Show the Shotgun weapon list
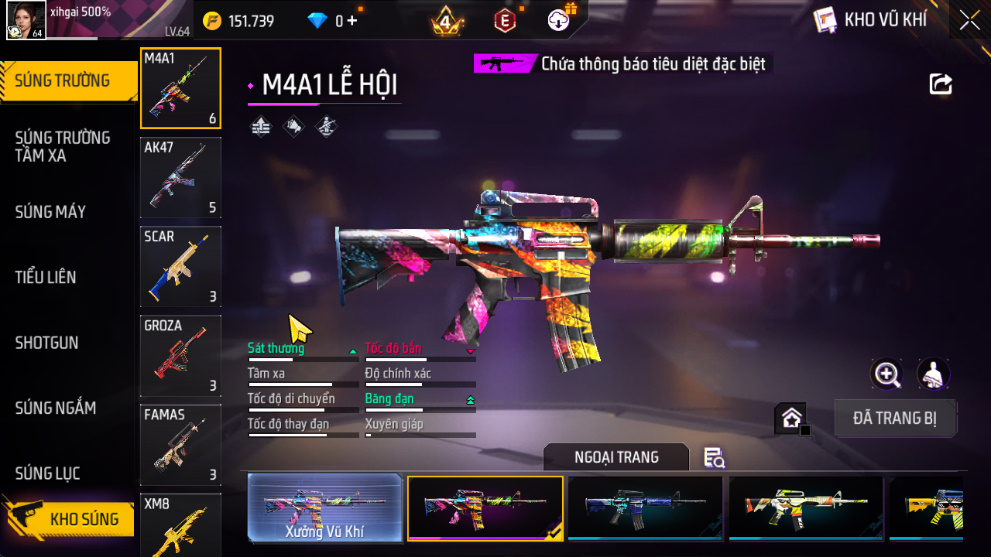The image size is (991, 557). pos(46,343)
